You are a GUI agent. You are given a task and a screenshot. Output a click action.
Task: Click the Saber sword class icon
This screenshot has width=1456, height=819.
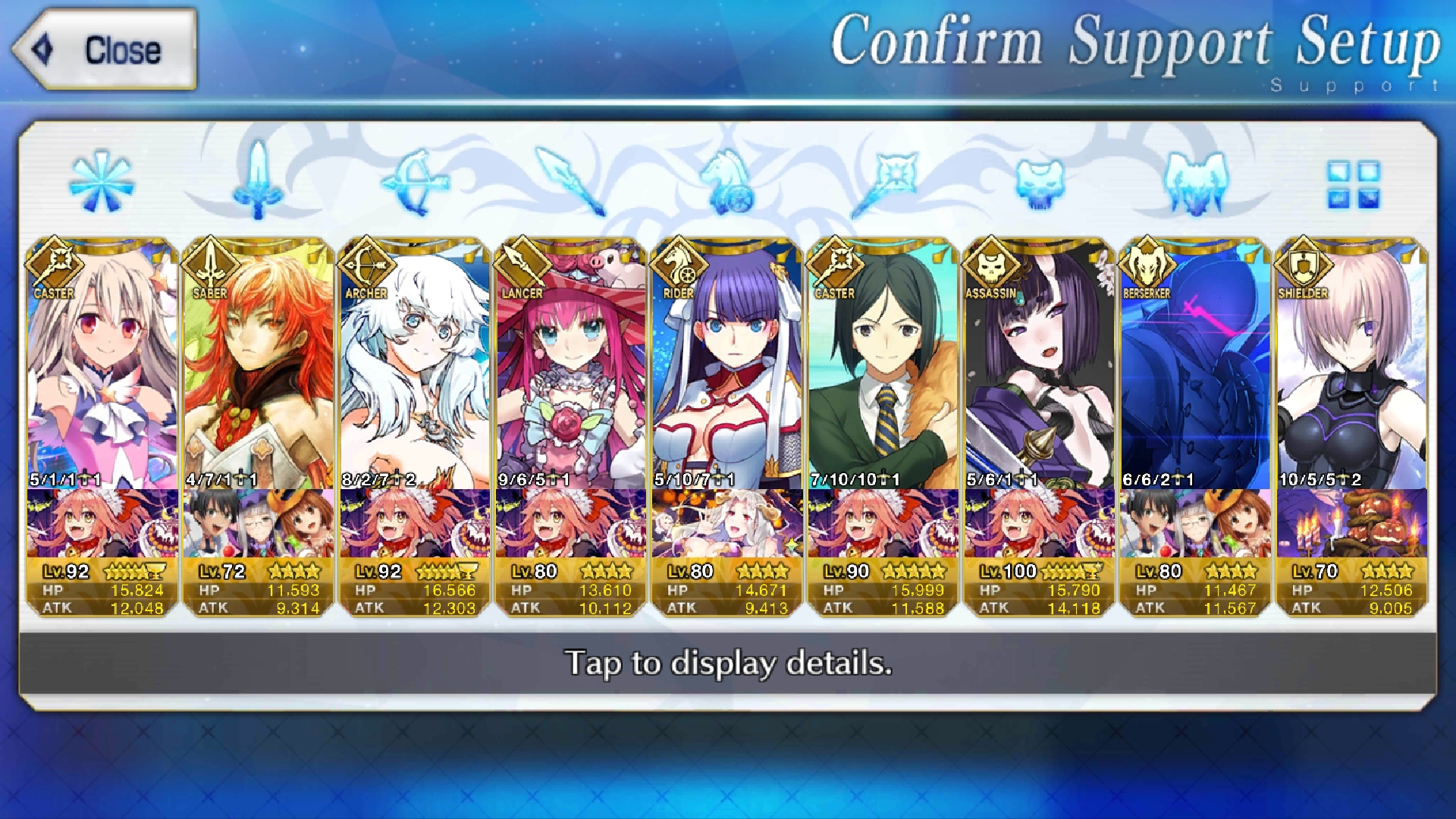click(259, 180)
